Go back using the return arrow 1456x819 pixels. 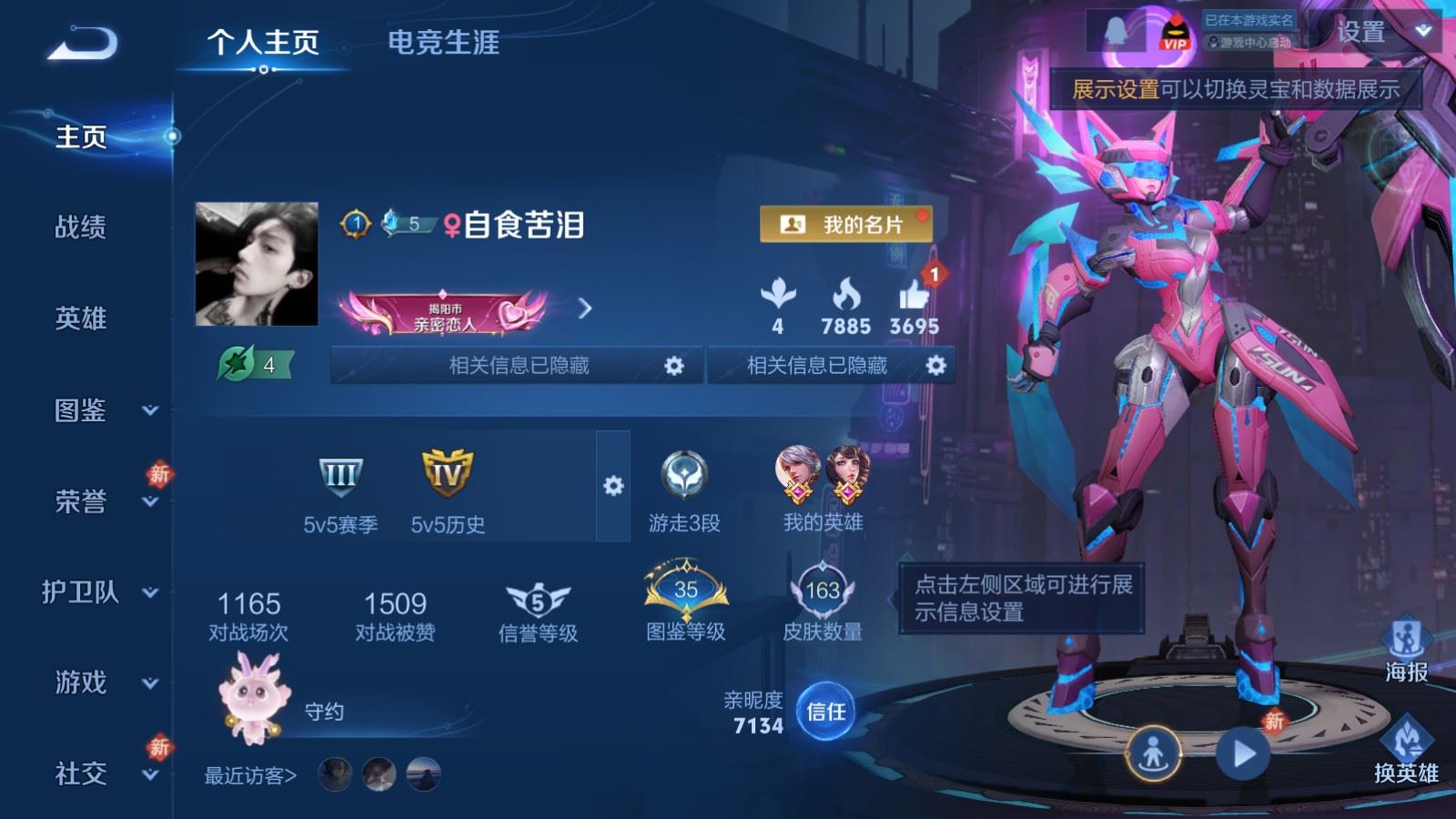(x=83, y=43)
